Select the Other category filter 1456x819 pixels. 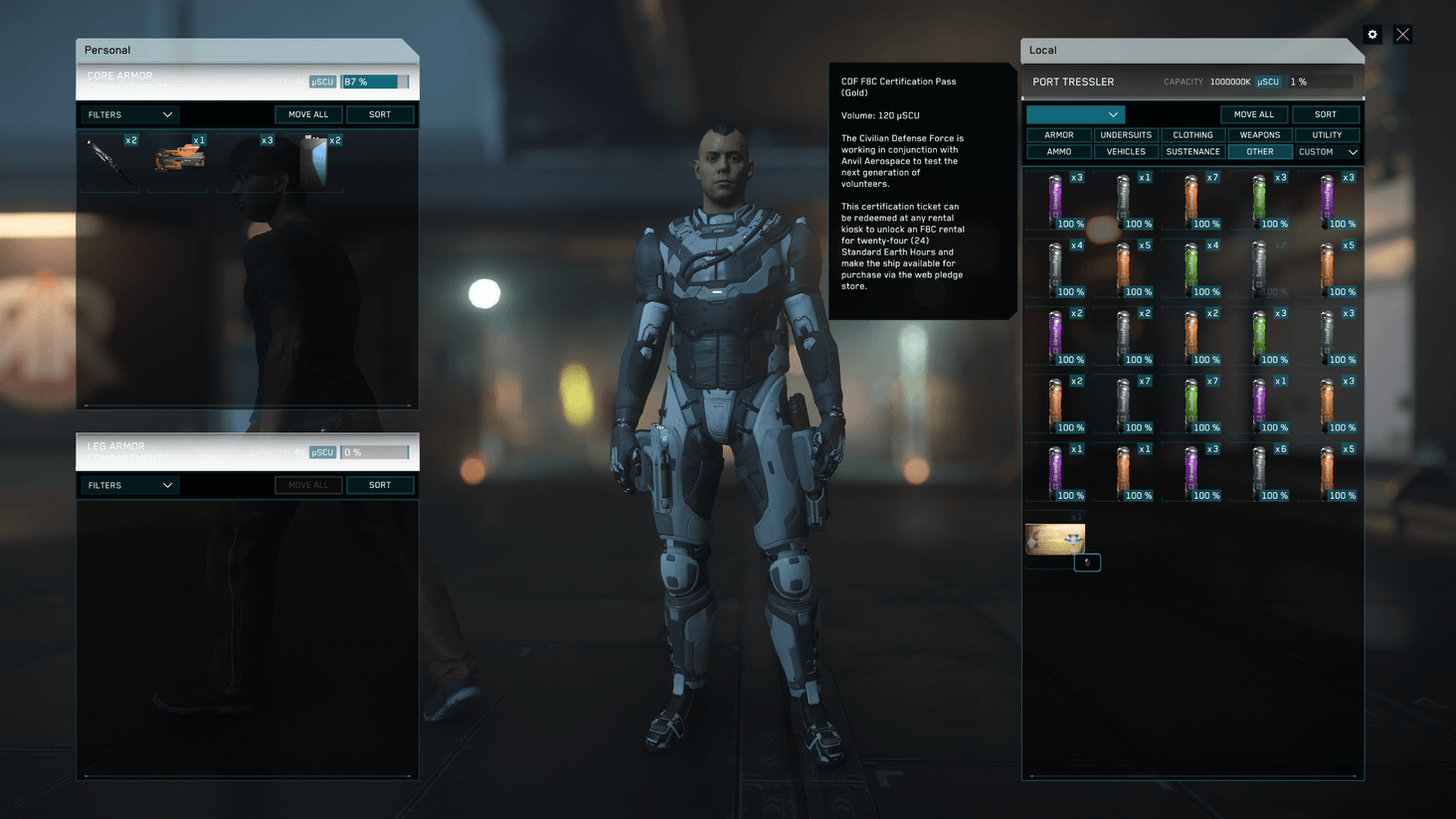tap(1260, 152)
